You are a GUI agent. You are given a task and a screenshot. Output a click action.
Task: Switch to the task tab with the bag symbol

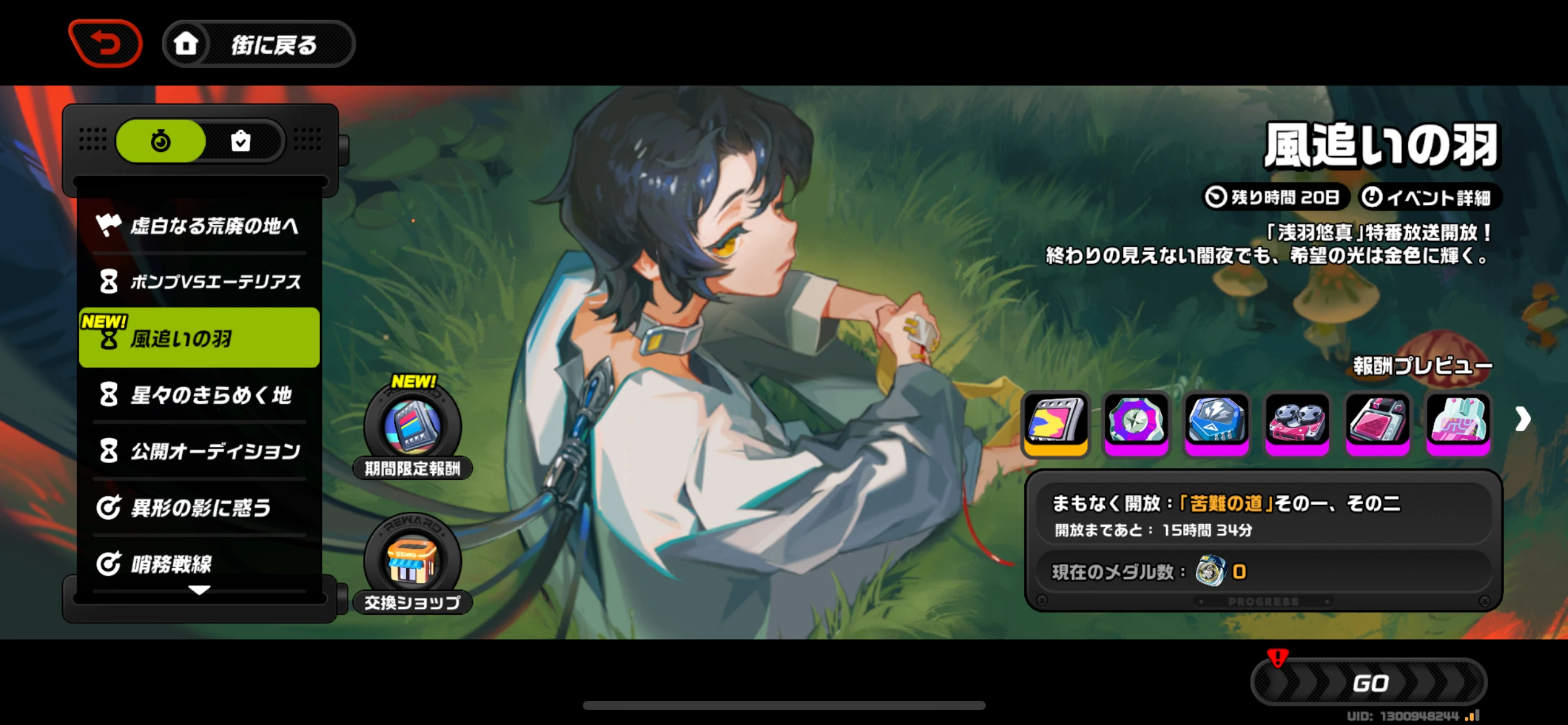[x=242, y=141]
